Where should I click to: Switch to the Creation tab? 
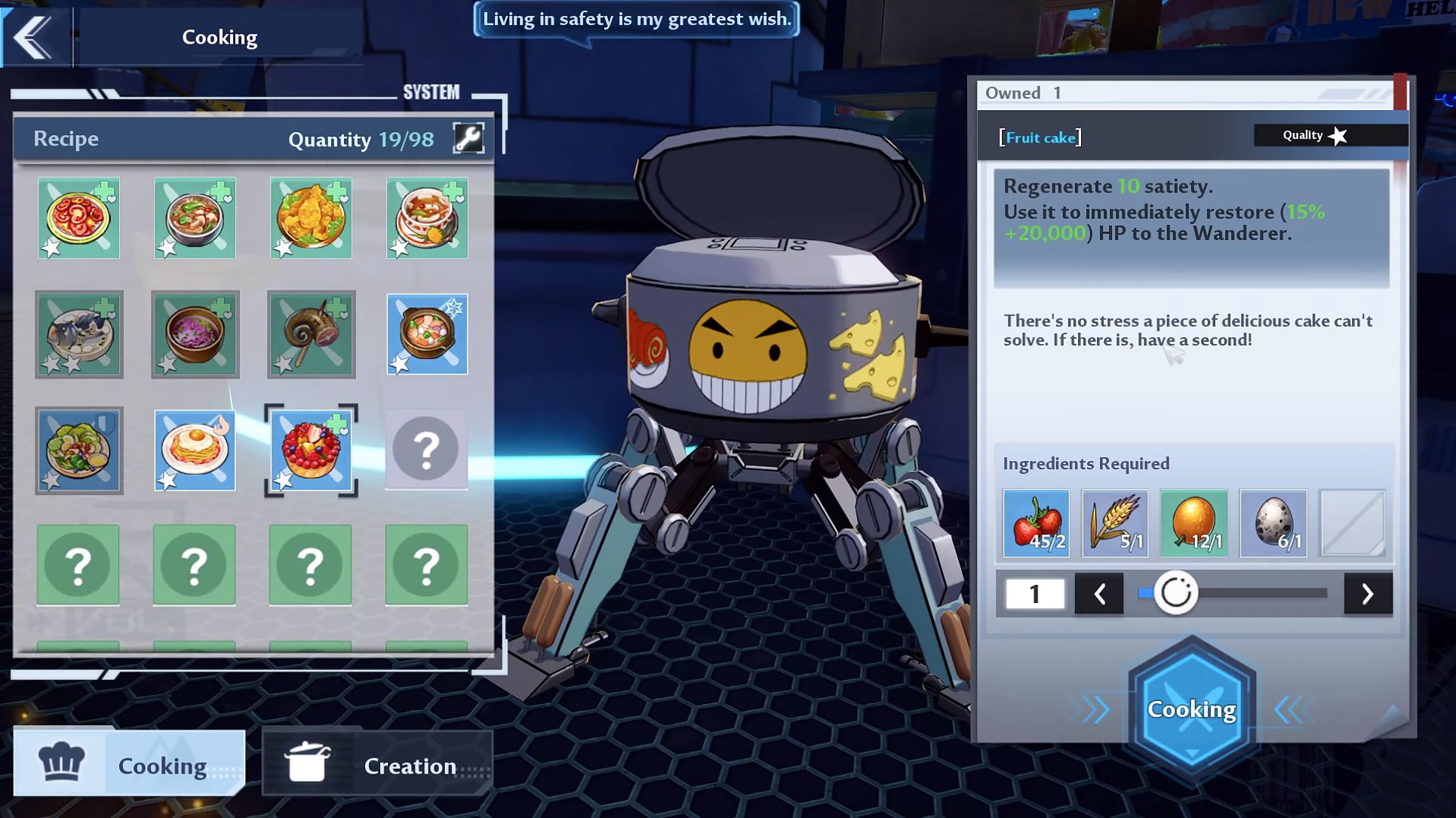pos(377,764)
